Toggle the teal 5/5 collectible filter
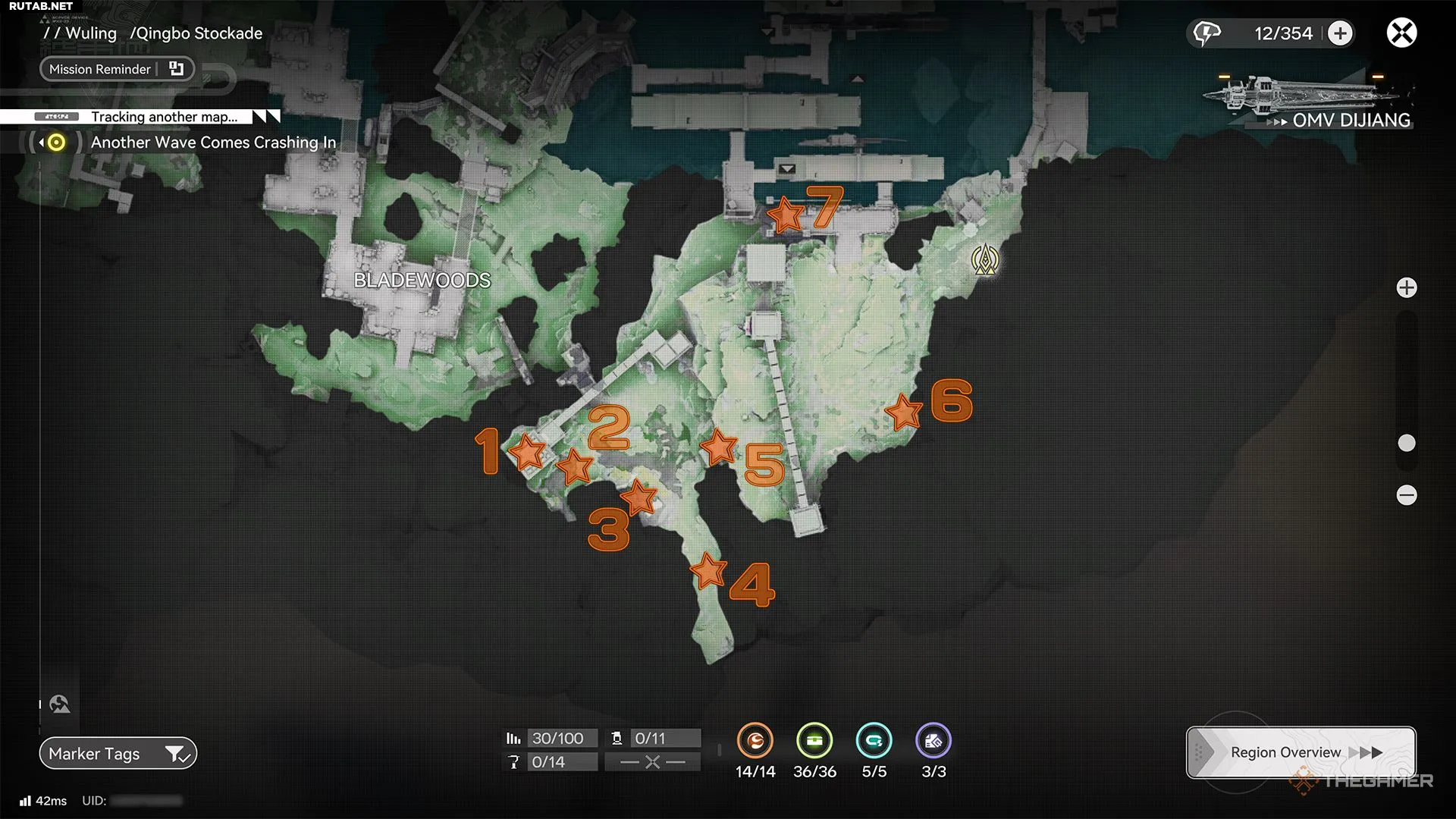Viewport: 1456px width, 819px height. point(874,741)
